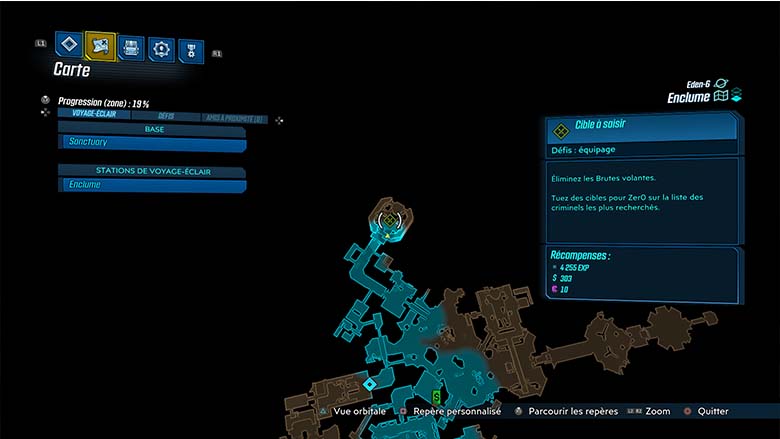780x439 pixels.
Task: Show the Défis sub-tab
Action: pyautogui.click(x=166, y=116)
